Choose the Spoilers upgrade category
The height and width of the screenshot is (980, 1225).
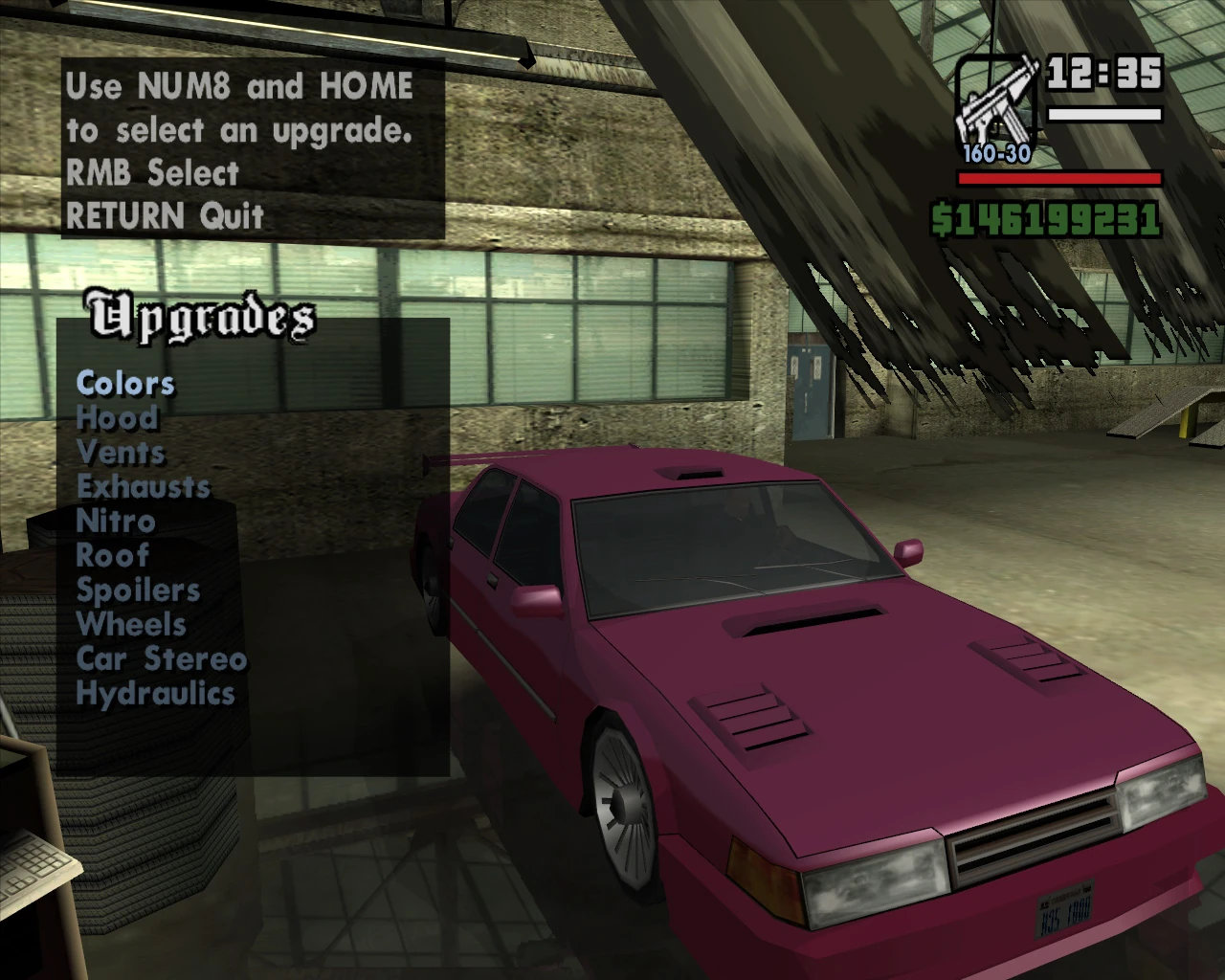tap(138, 590)
